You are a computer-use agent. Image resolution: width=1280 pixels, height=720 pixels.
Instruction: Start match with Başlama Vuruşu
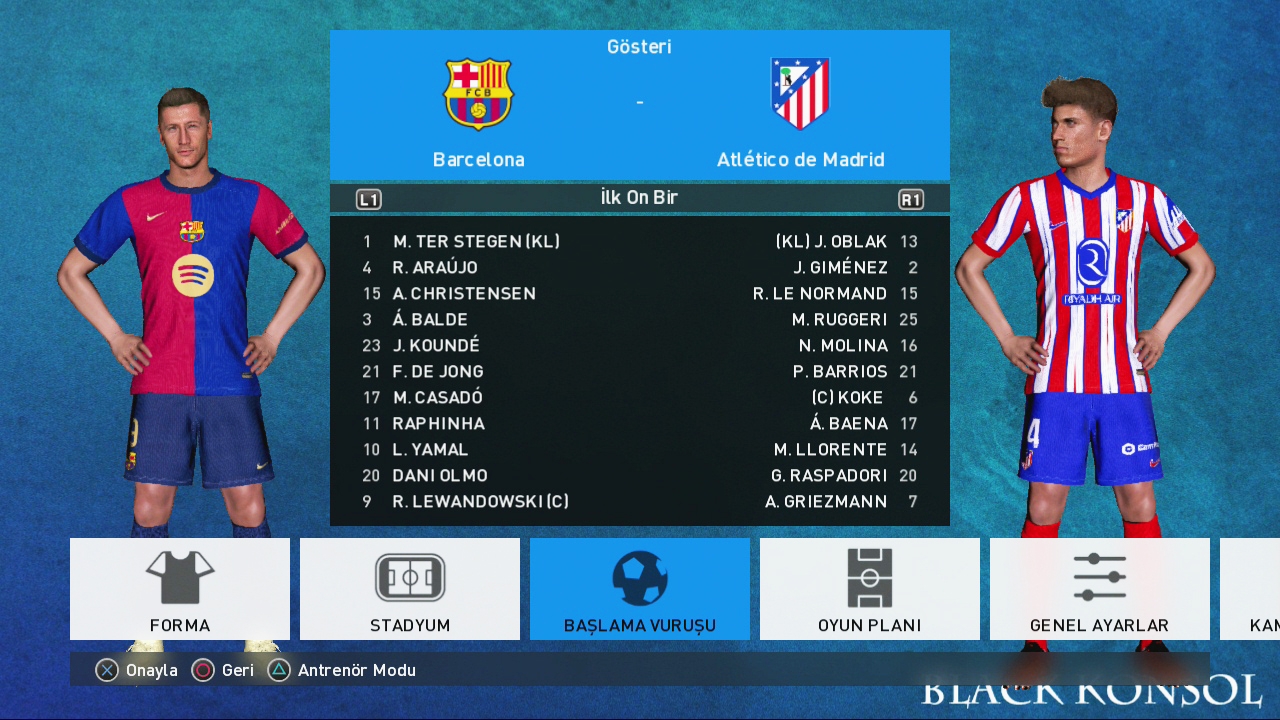640,589
